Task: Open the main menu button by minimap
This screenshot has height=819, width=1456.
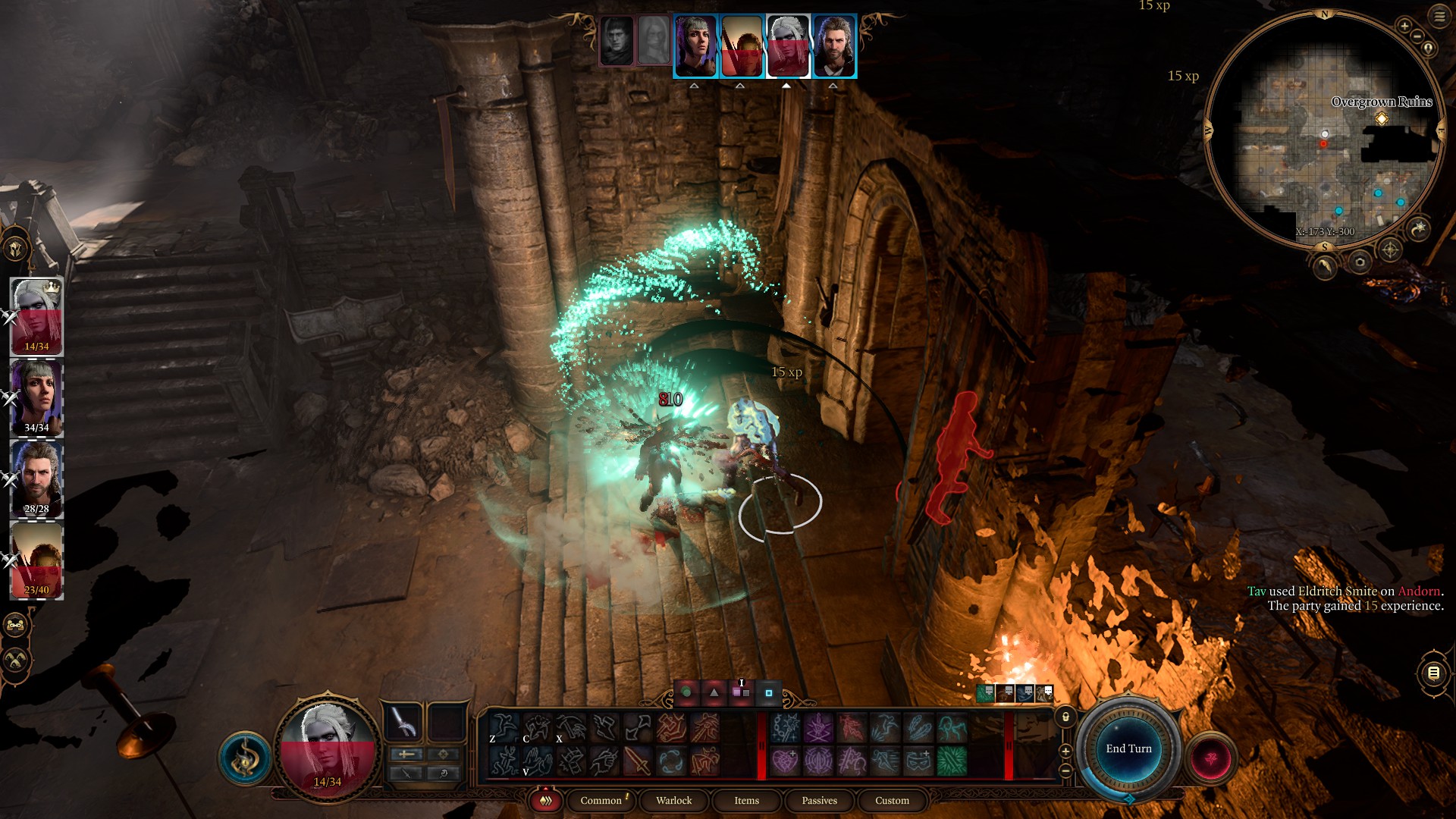Action: coord(1439,16)
